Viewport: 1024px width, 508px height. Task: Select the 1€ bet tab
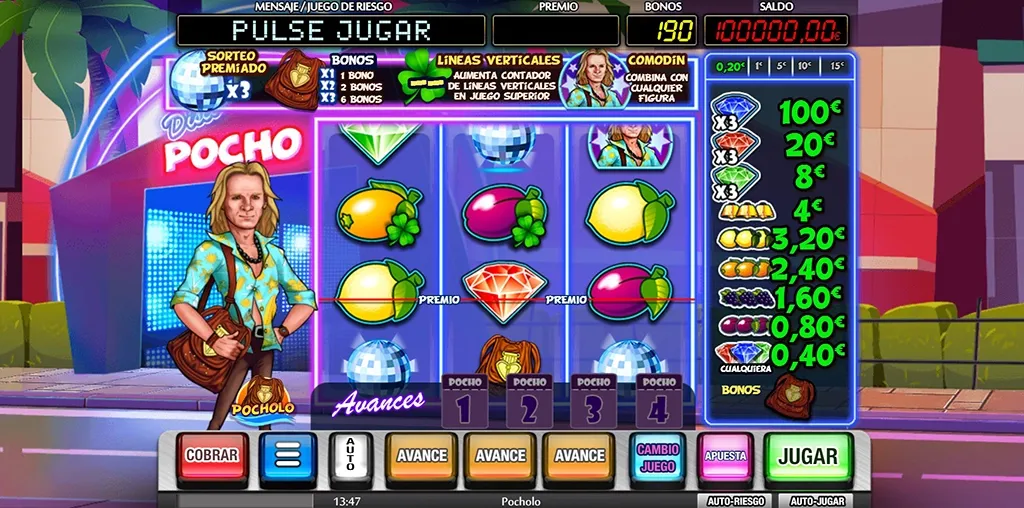tap(759, 66)
